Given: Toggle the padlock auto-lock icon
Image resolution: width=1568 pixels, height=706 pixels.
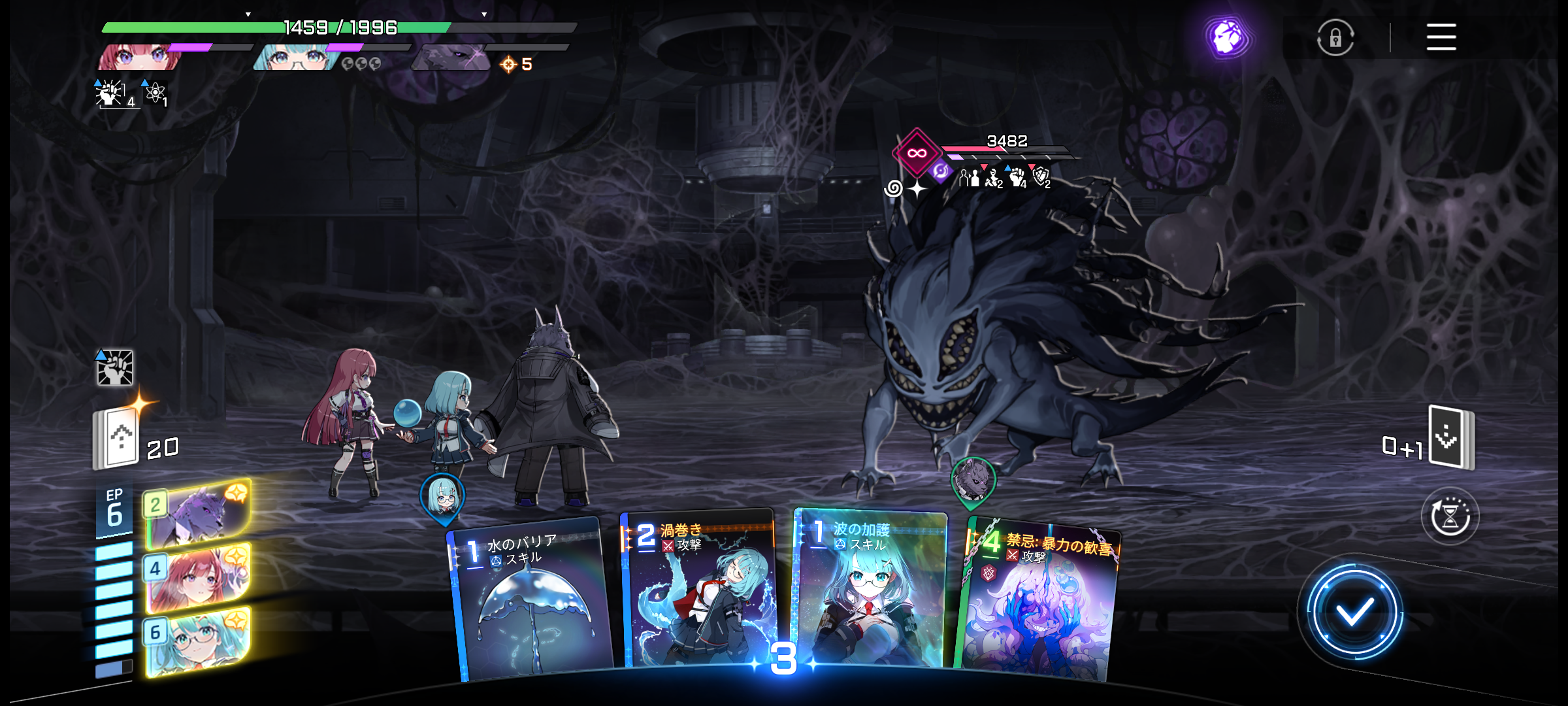Looking at the screenshot, I should (x=1335, y=38).
